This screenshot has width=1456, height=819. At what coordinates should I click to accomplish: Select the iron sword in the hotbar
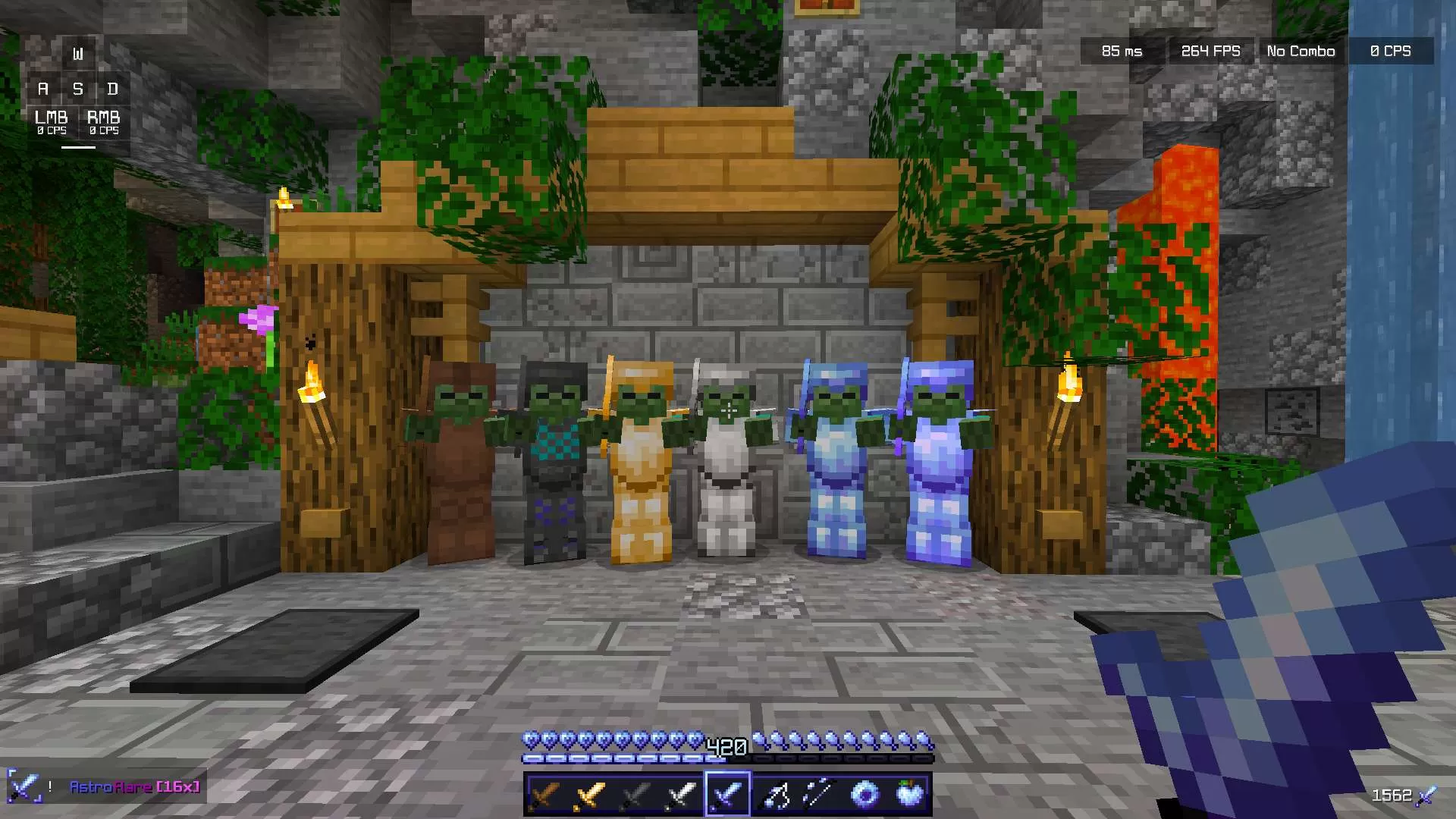(x=680, y=794)
